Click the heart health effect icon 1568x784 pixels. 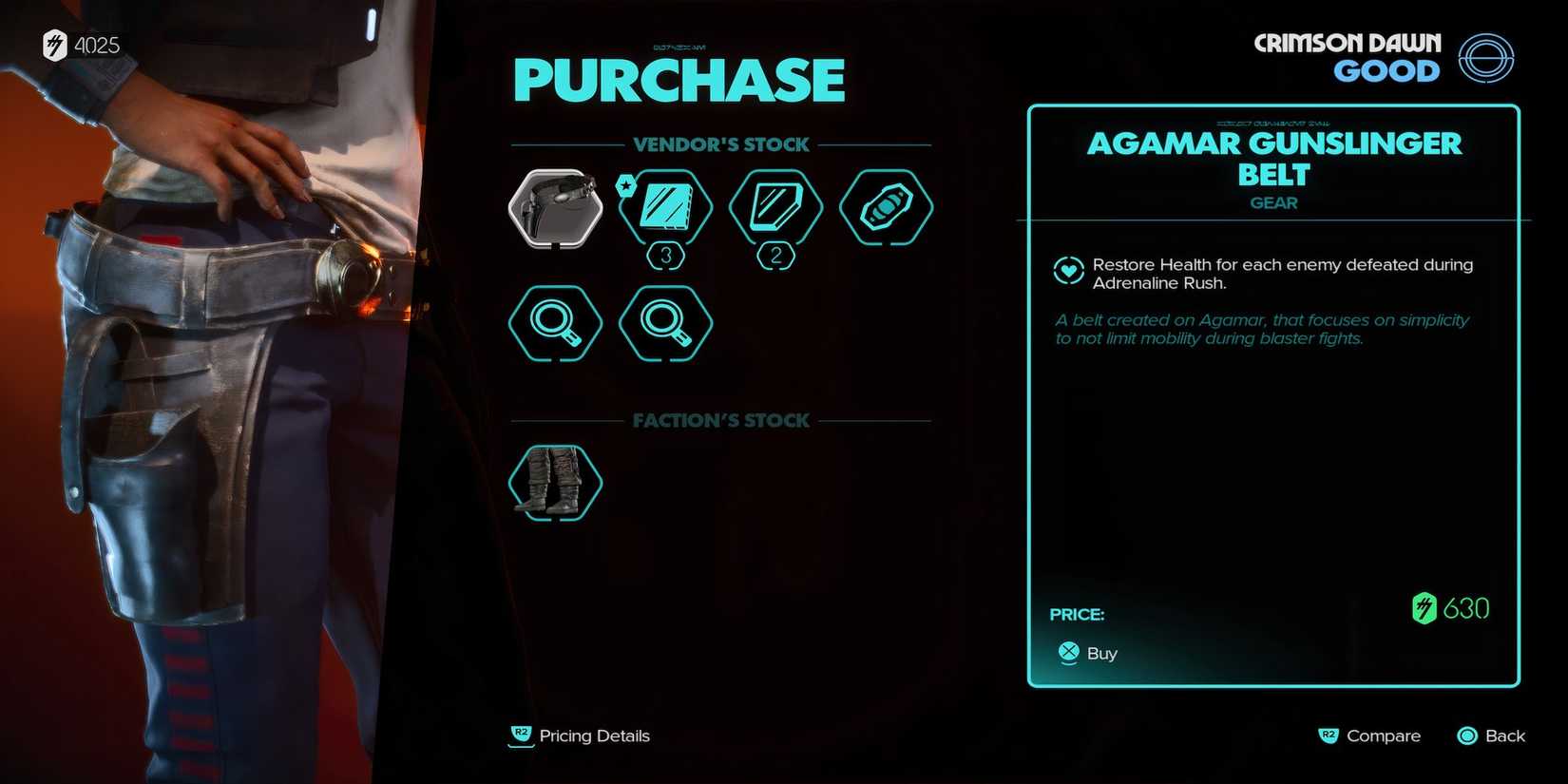point(1068,271)
